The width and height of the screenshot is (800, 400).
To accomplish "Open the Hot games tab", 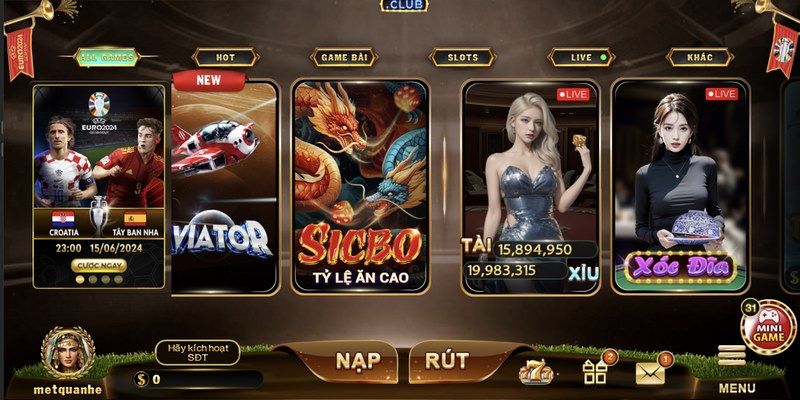I will (224, 58).
